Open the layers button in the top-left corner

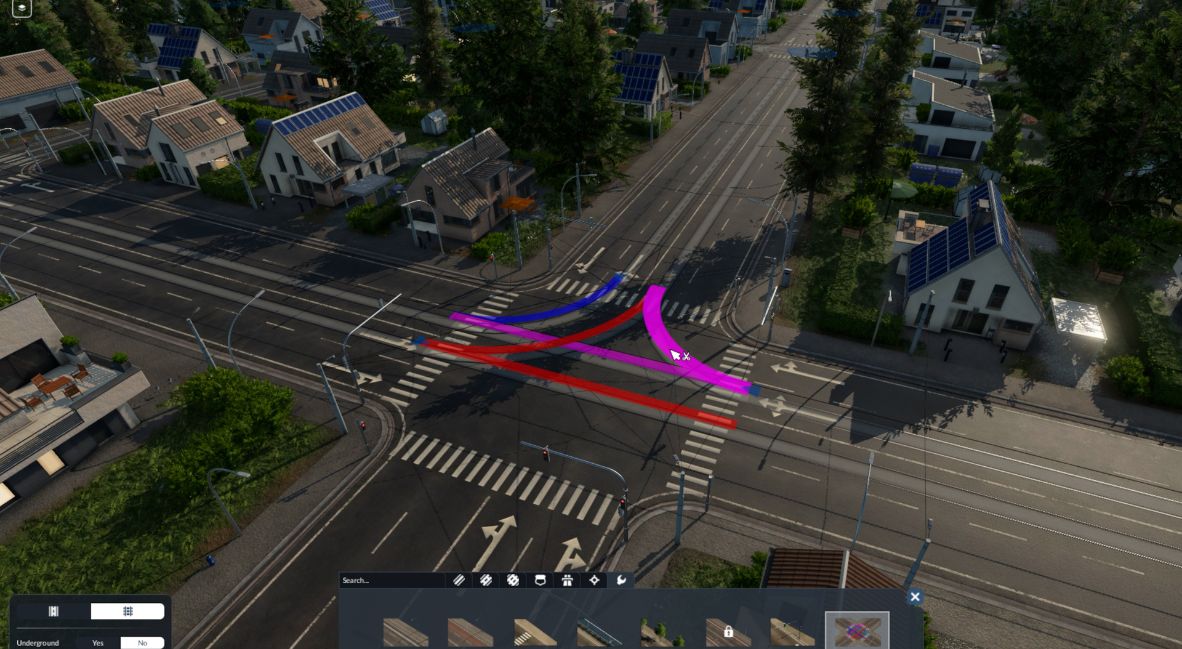pos(19,8)
